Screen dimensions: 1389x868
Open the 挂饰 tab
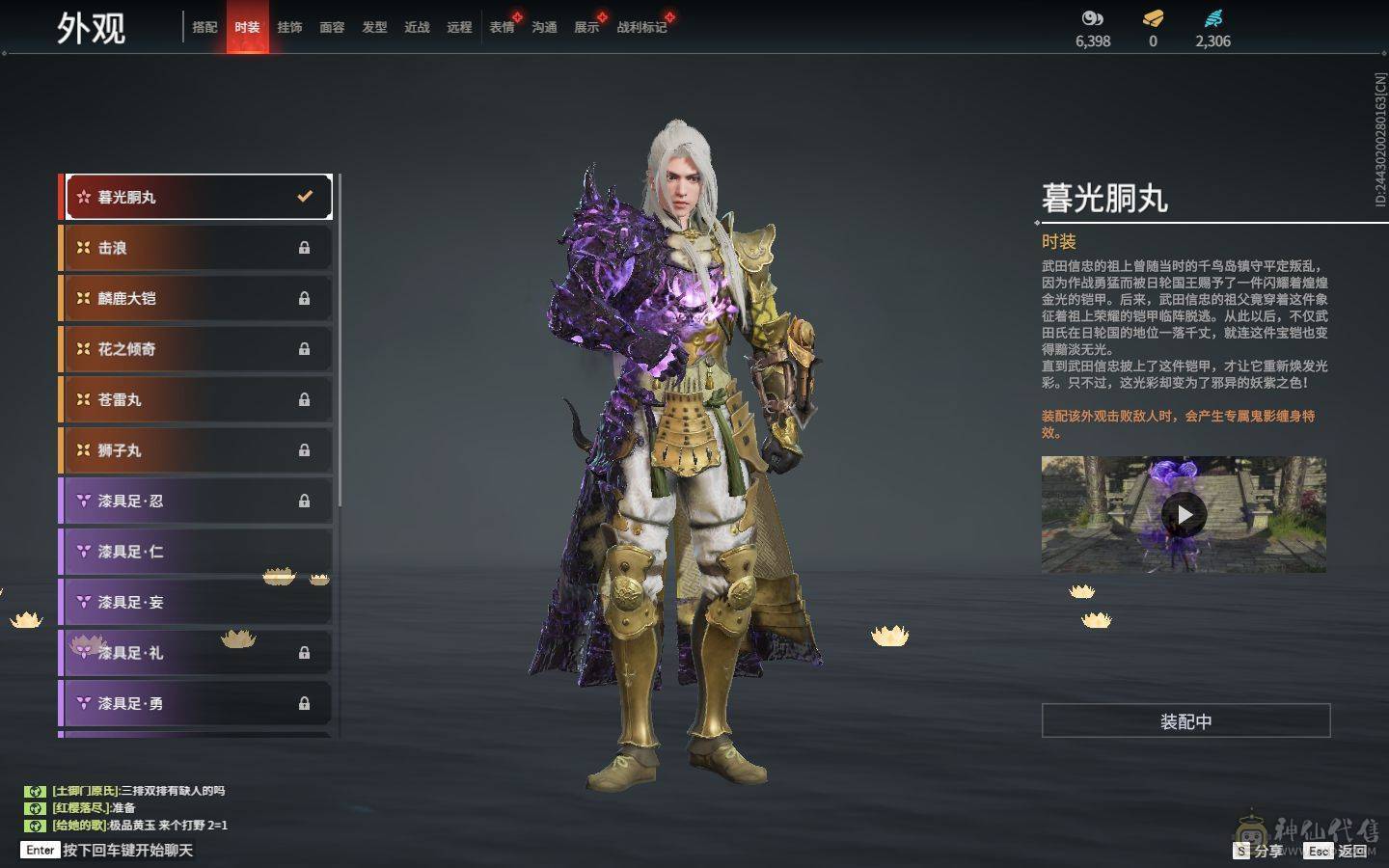[290, 28]
